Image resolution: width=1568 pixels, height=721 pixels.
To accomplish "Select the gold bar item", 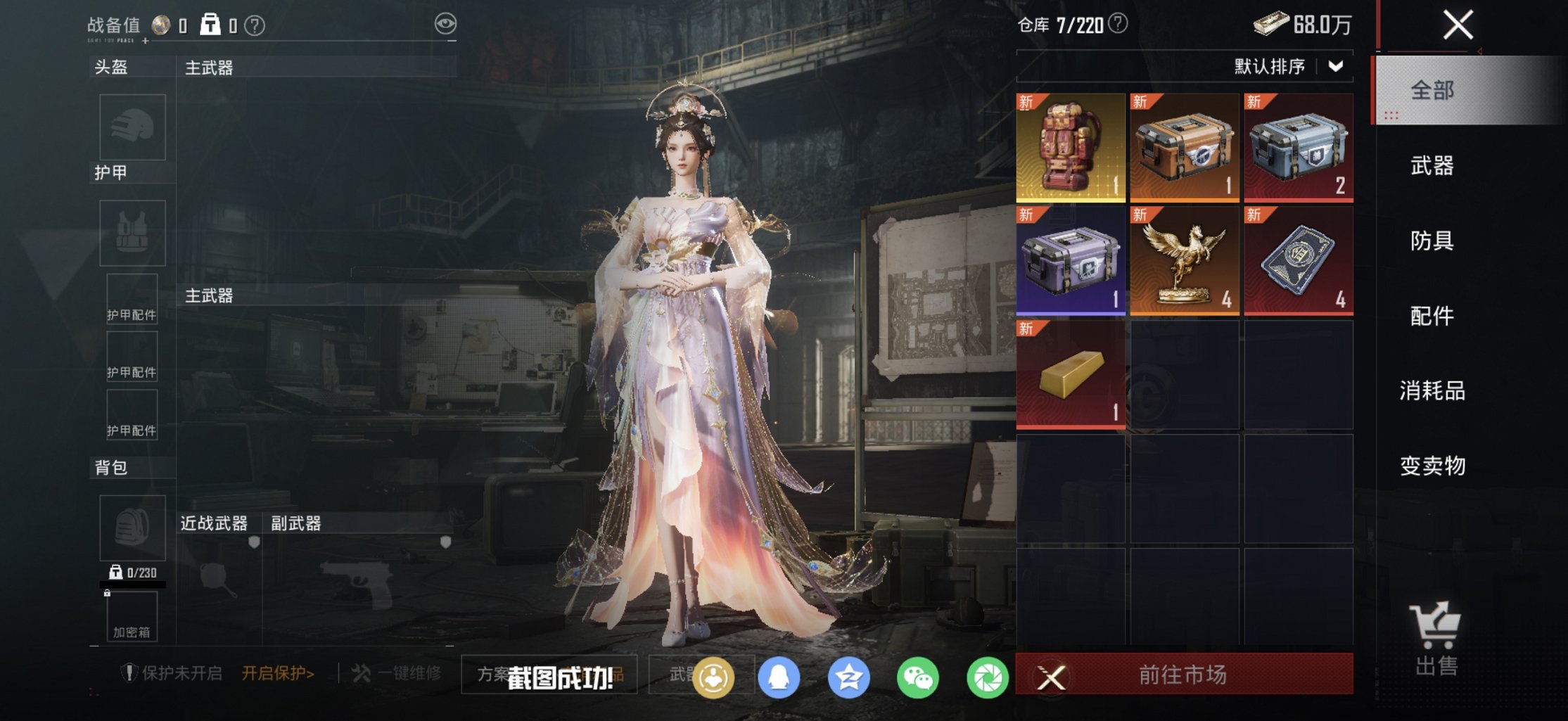I will point(1071,375).
